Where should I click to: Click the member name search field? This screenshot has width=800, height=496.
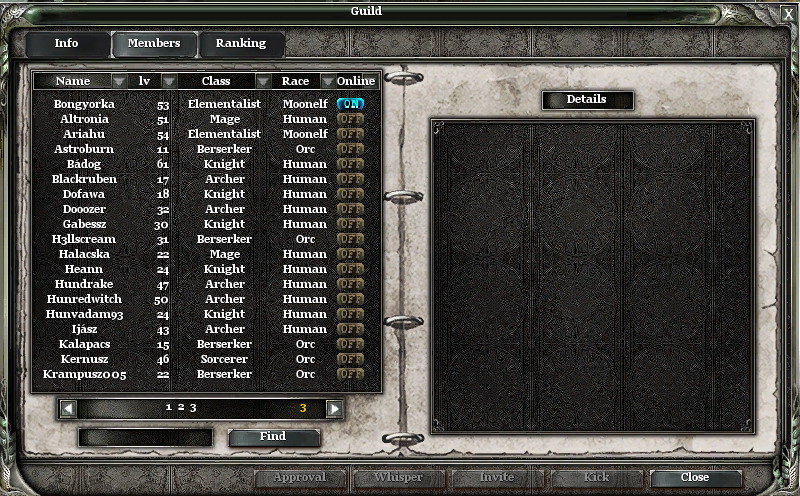pos(145,437)
